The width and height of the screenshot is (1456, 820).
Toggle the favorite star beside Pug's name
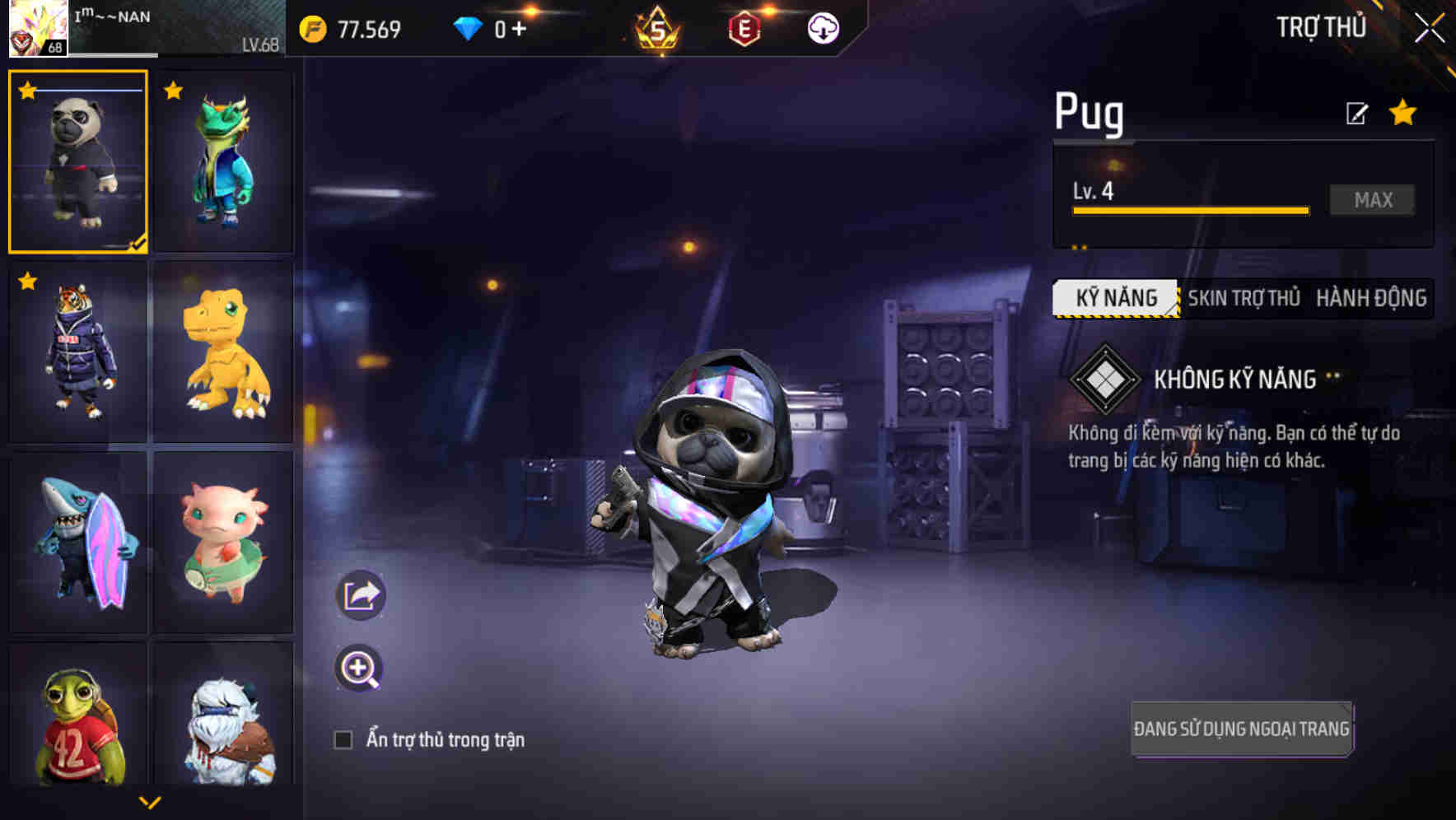click(1402, 114)
